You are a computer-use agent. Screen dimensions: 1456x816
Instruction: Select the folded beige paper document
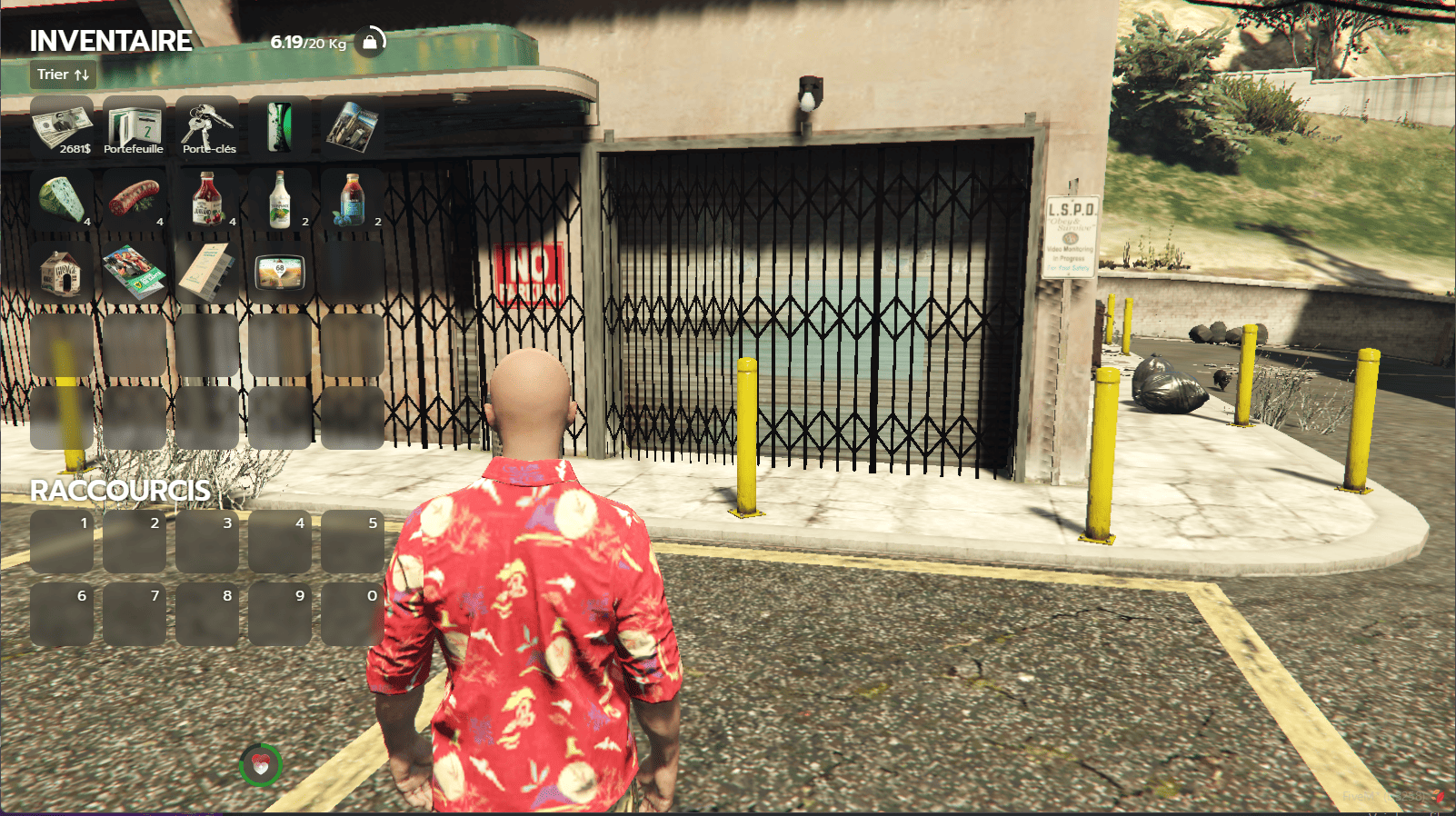coord(207,273)
